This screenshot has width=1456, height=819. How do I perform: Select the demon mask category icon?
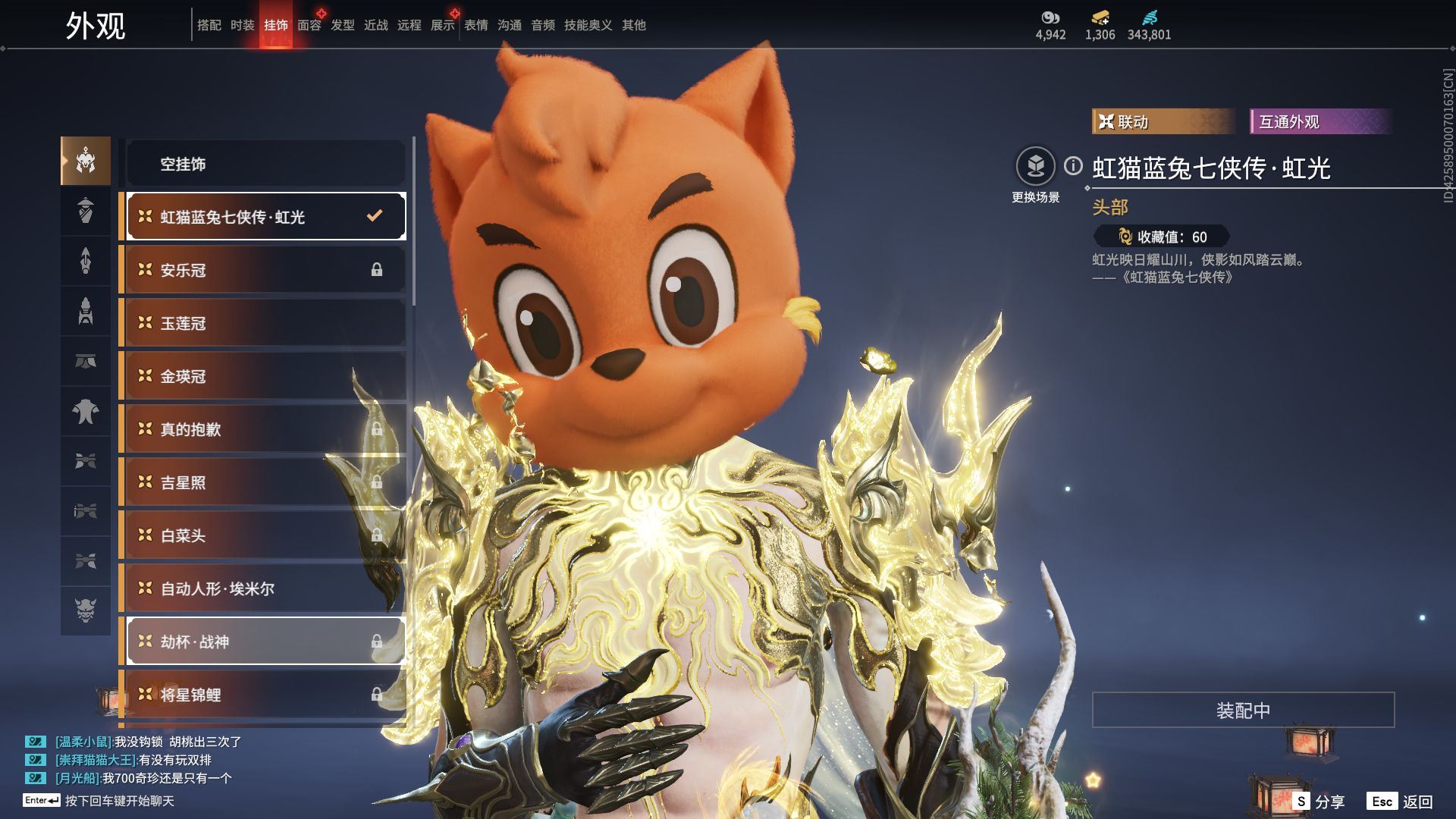click(86, 610)
